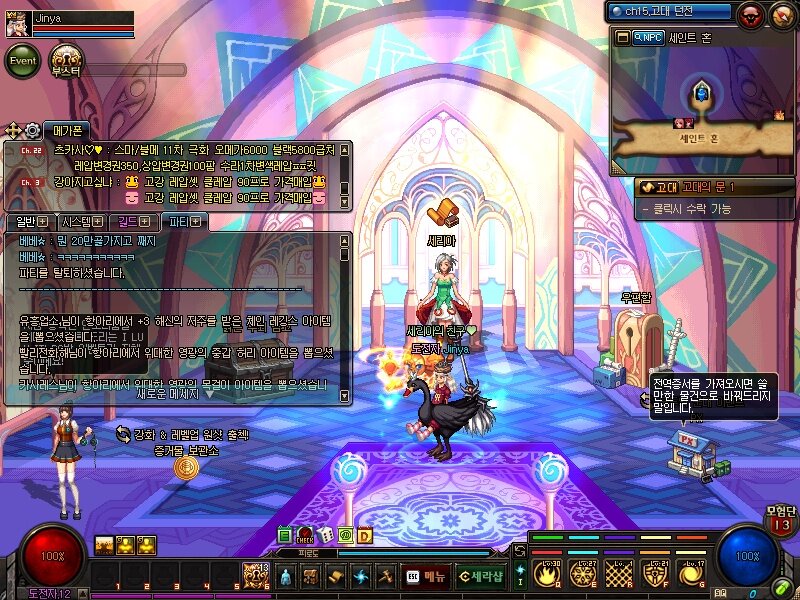This screenshot has width=800, height=600.
Task: Select the hammer icon in the bottom bar
Action: click(385, 576)
